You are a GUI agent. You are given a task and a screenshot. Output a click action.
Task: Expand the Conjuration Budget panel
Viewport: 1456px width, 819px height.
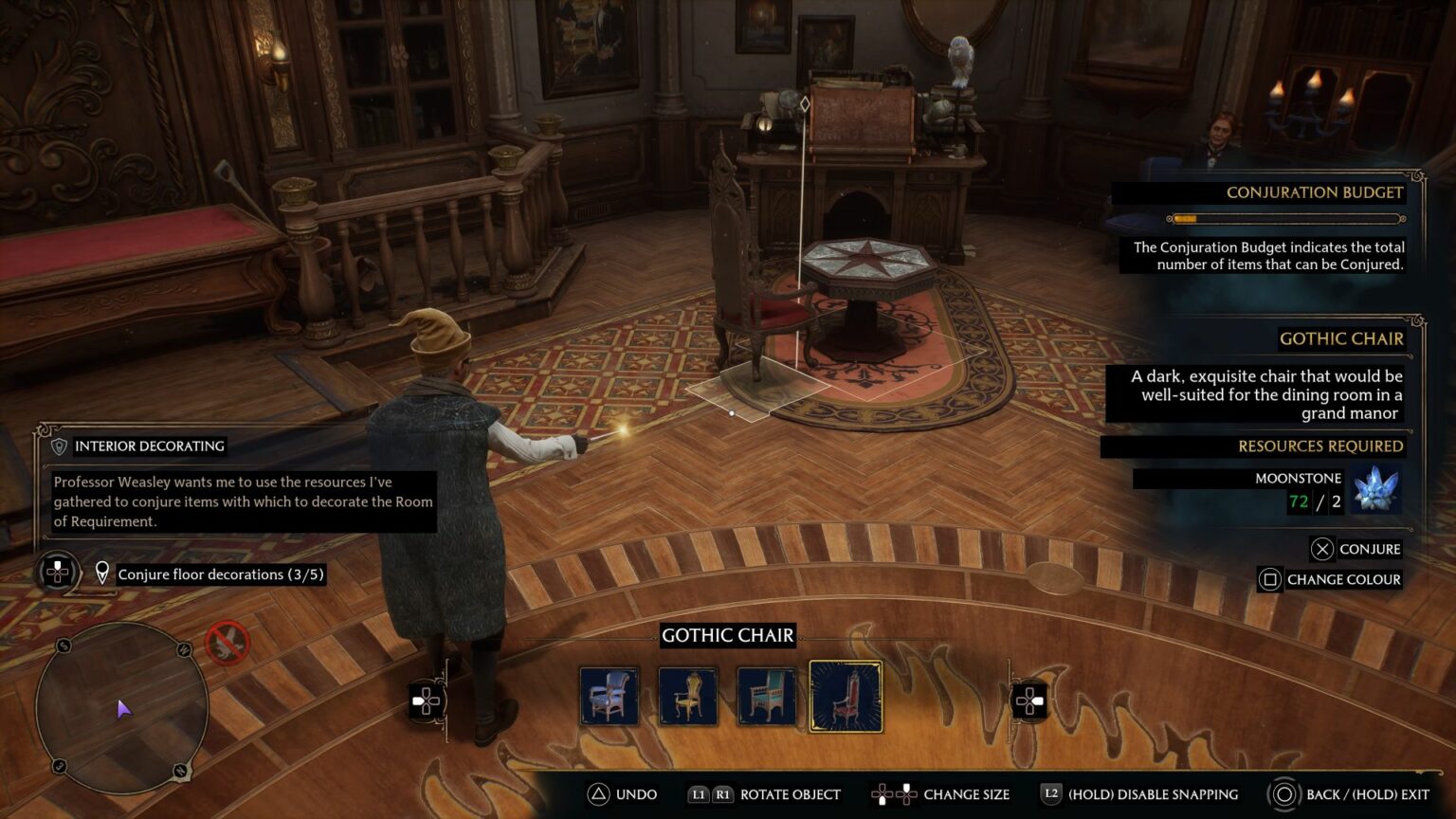click(1316, 192)
